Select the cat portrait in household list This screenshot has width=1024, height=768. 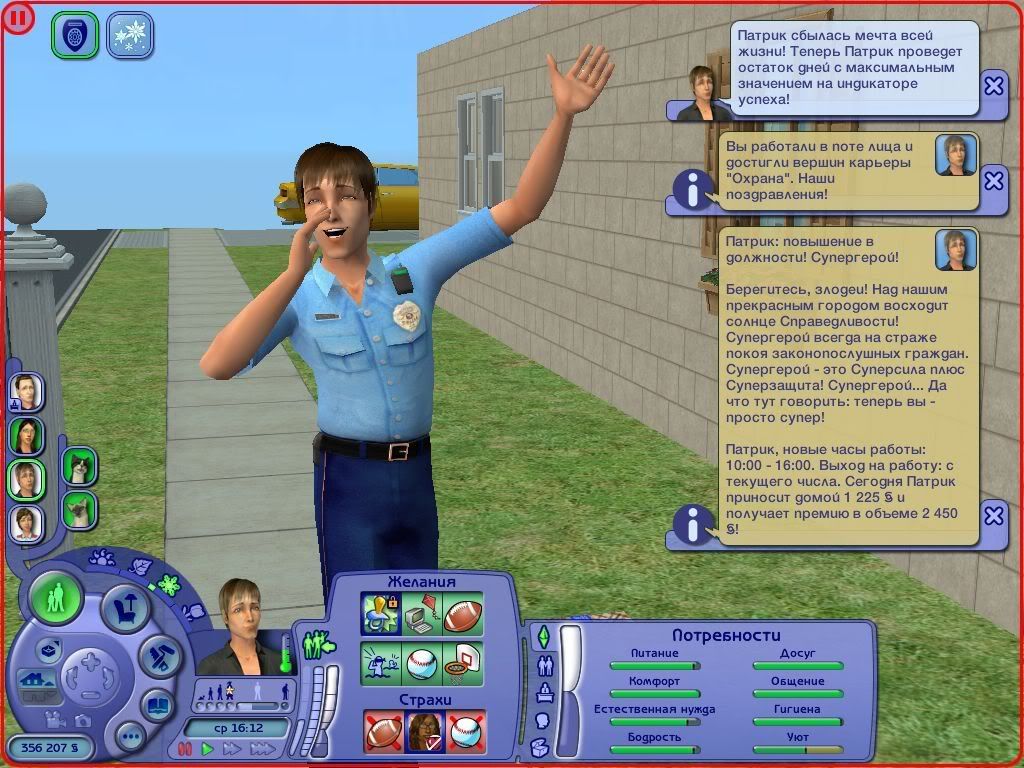(79, 465)
